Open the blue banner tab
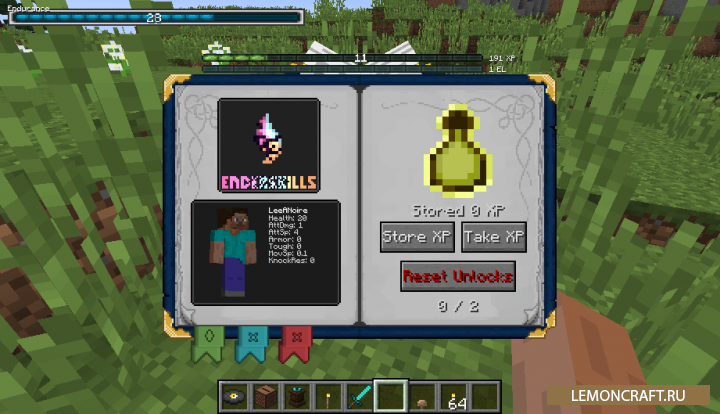Image resolution: width=720 pixels, height=414 pixels. click(250, 341)
